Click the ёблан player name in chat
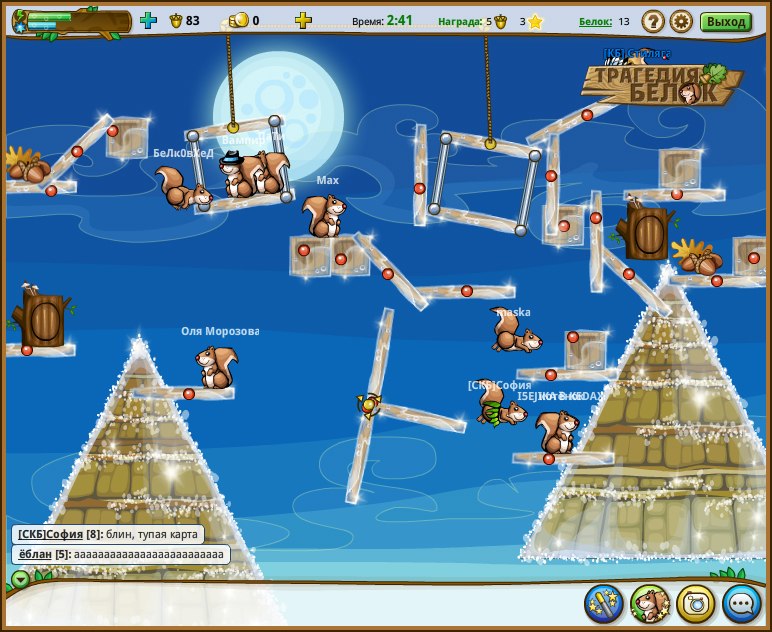 click(34, 554)
